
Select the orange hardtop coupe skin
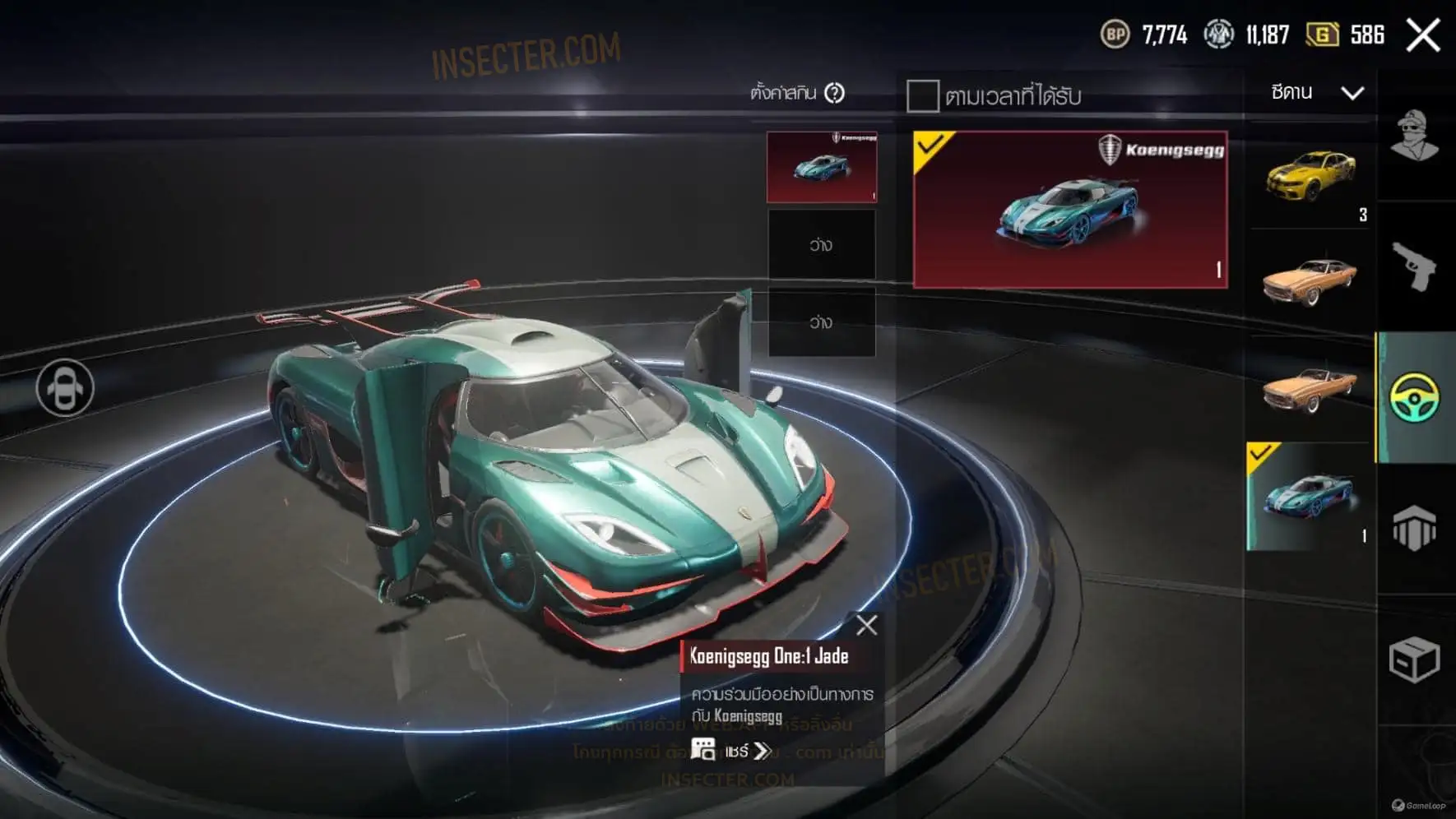1310,280
